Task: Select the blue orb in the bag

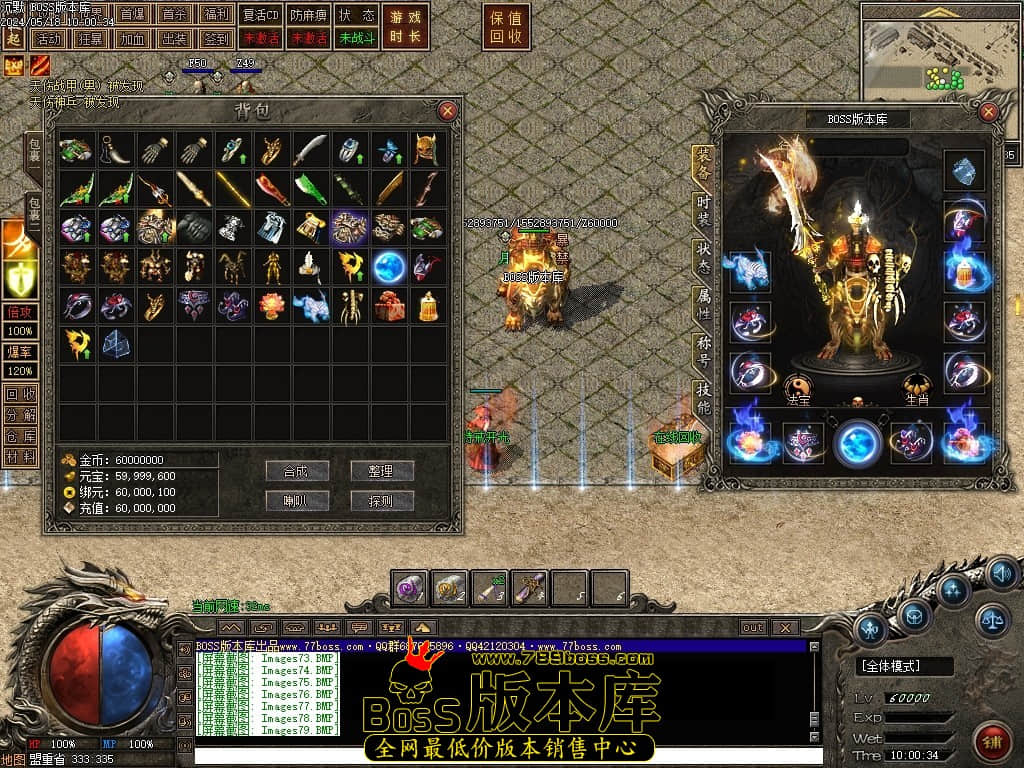Action: 388,267
